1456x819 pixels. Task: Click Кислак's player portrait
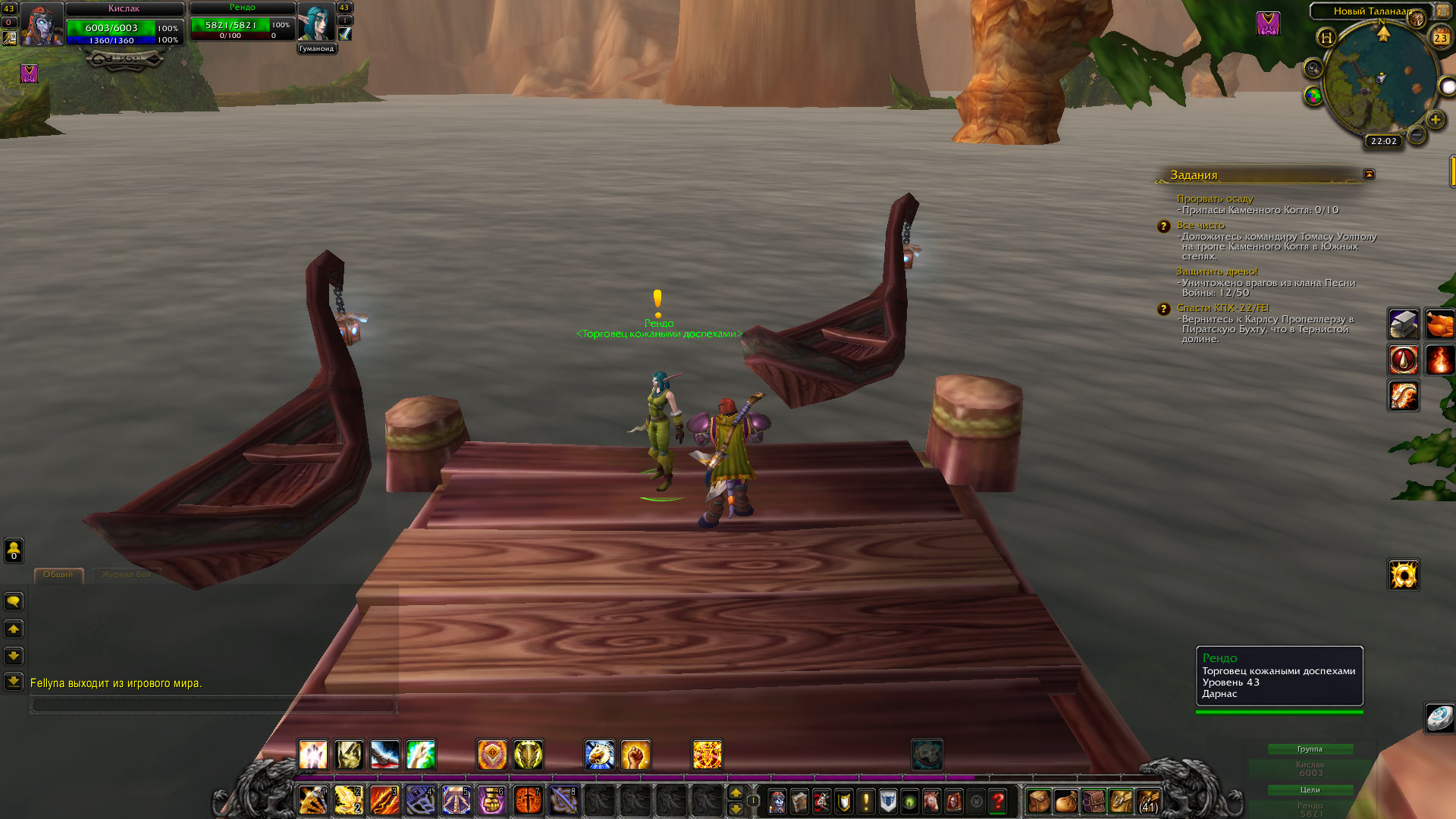coord(42,24)
